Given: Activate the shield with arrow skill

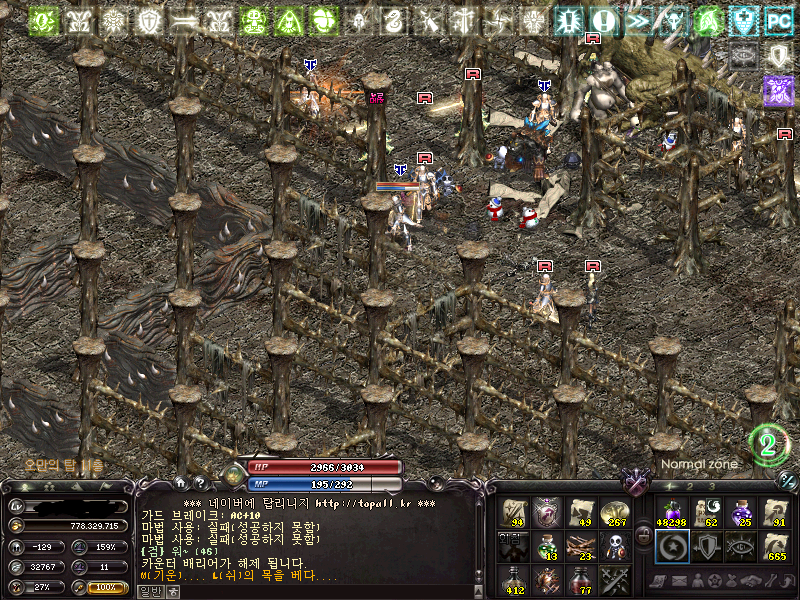Looking at the screenshot, I should pyautogui.click(x=705, y=546).
